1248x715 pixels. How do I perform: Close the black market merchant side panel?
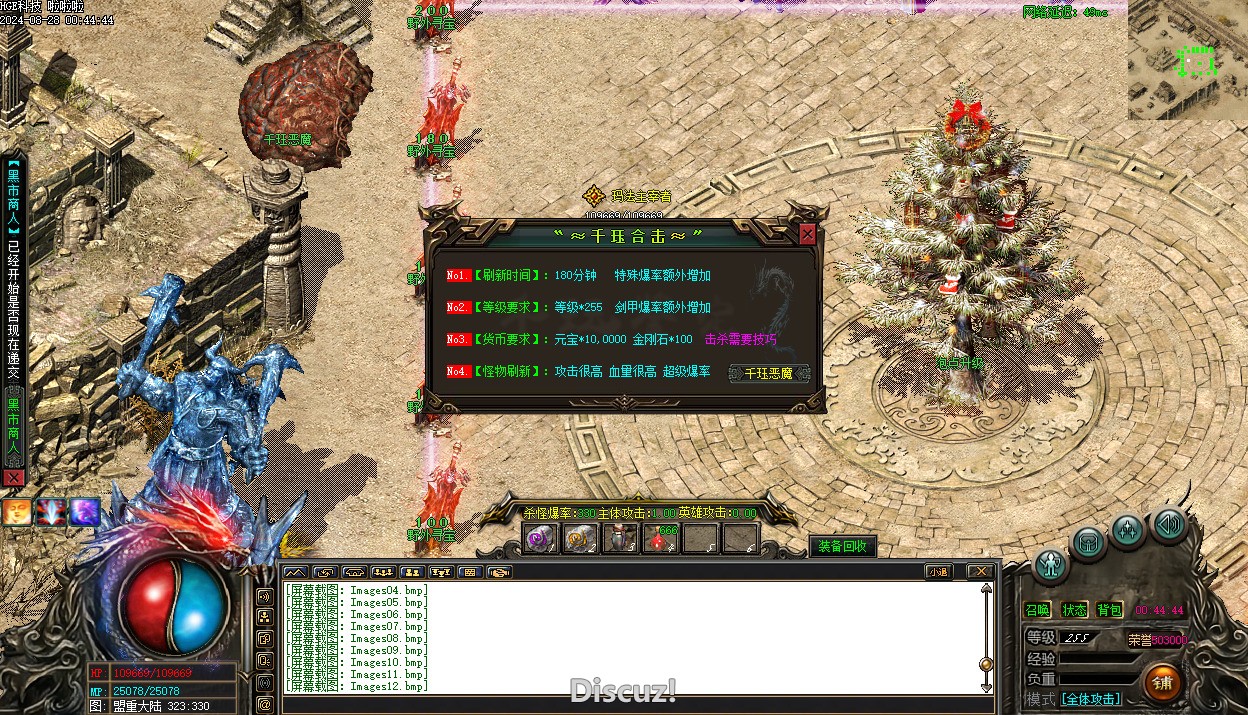tap(13, 478)
